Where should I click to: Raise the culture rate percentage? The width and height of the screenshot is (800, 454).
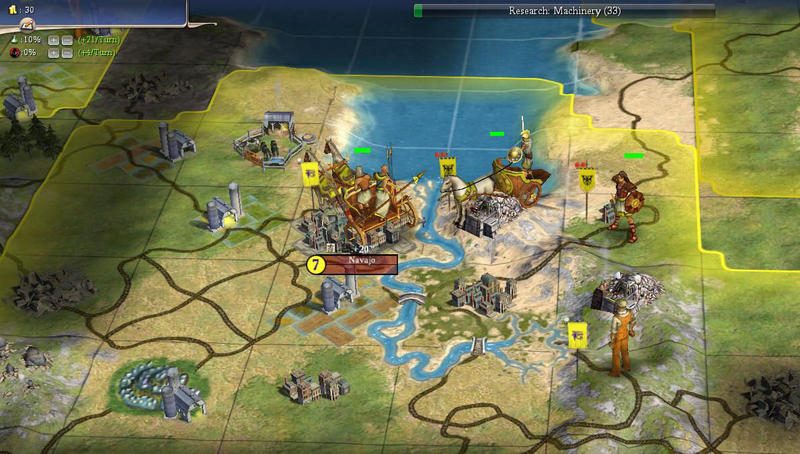[x=53, y=52]
